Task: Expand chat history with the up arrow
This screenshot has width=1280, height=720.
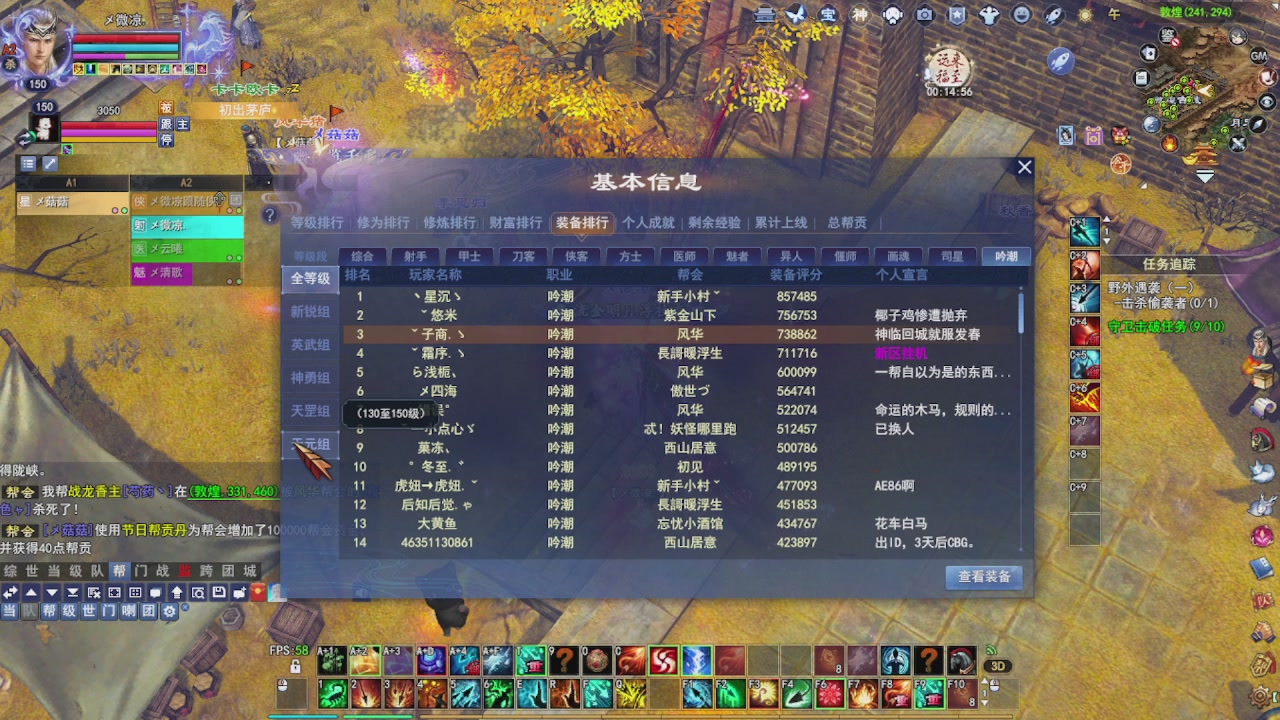Action: coord(31,592)
